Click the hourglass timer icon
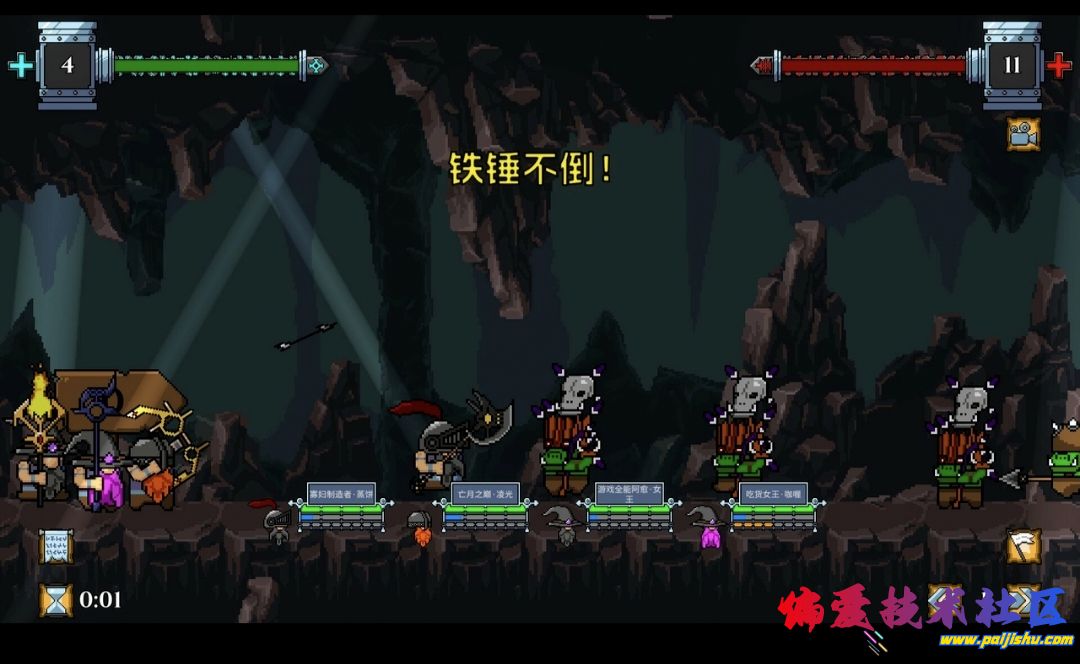The image size is (1080, 664). [x=55, y=599]
